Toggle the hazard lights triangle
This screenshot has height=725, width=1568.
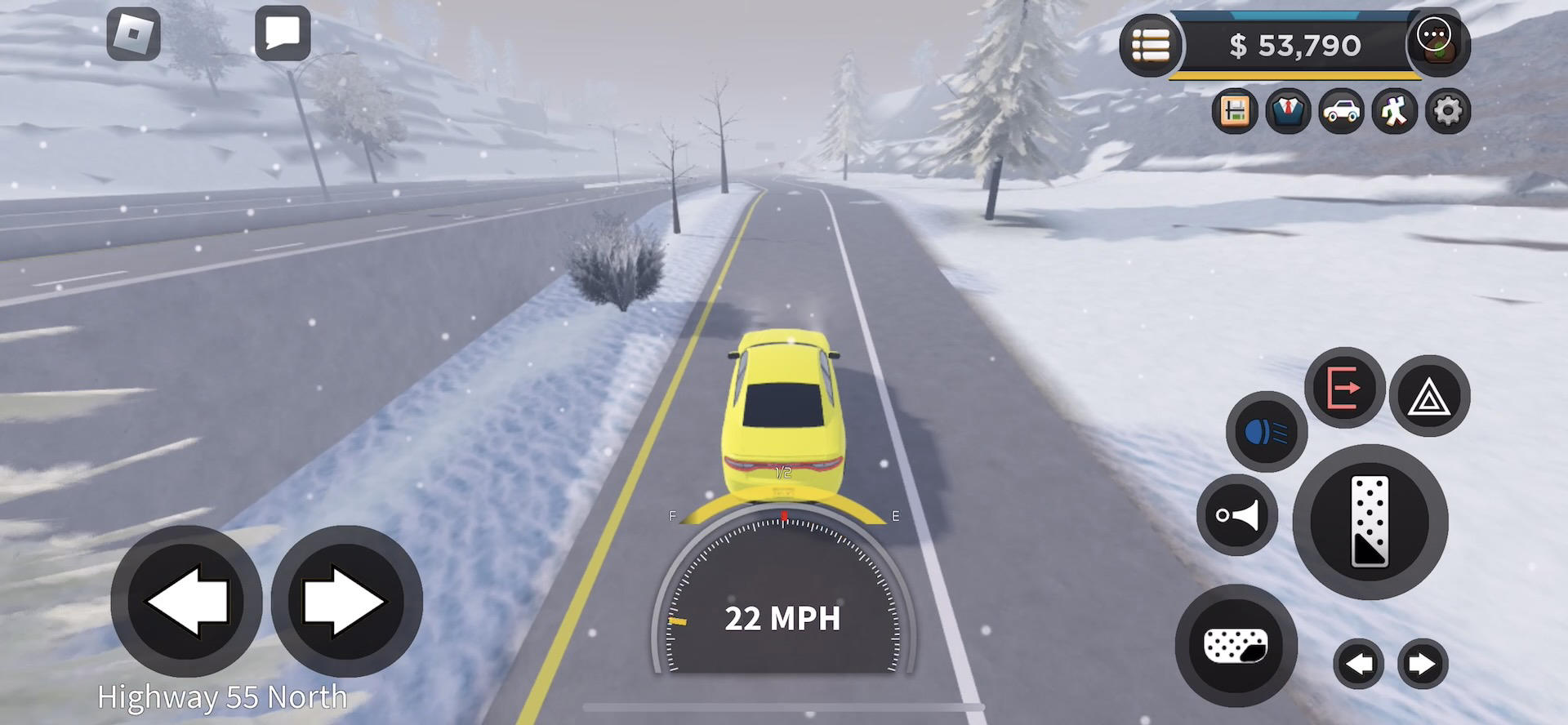coord(1429,396)
